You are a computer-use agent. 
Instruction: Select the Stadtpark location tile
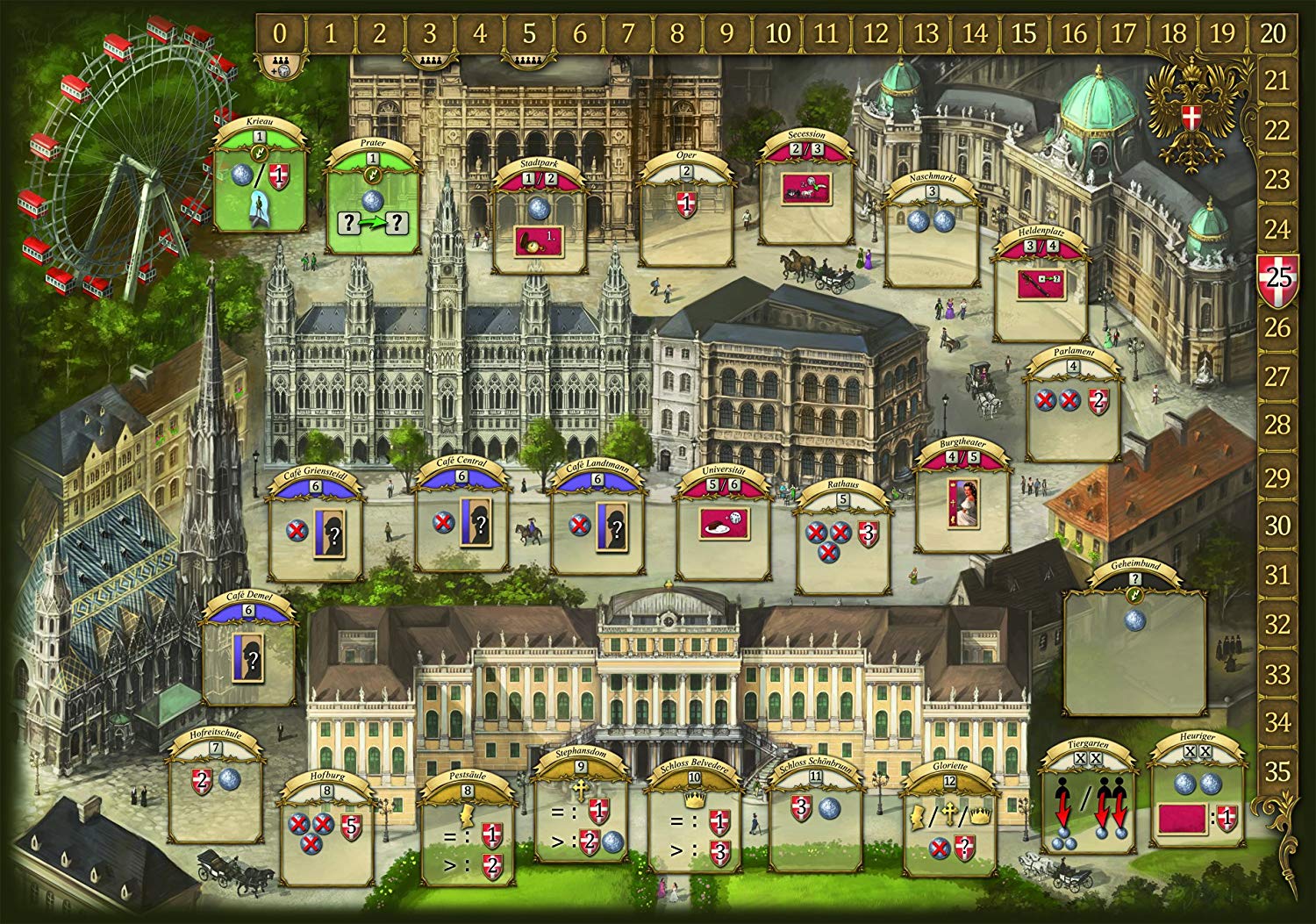pos(540,226)
